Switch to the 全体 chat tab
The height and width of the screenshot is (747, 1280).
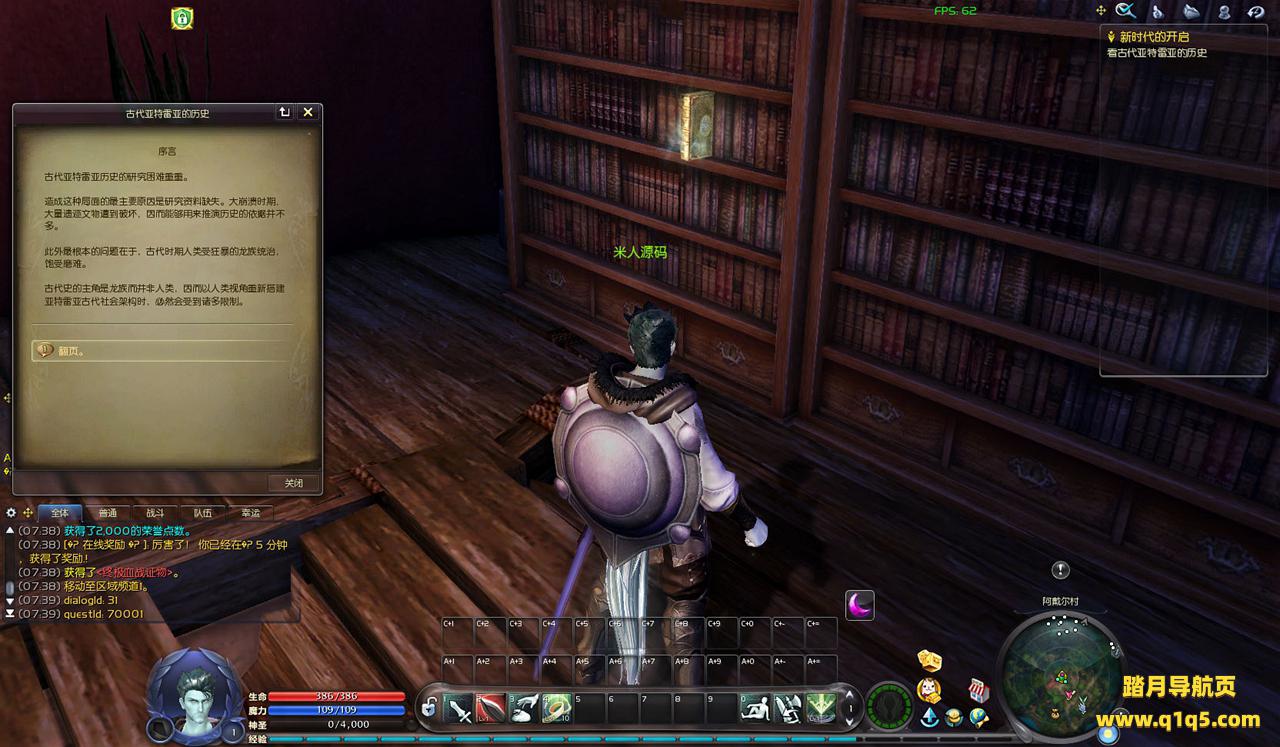60,513
